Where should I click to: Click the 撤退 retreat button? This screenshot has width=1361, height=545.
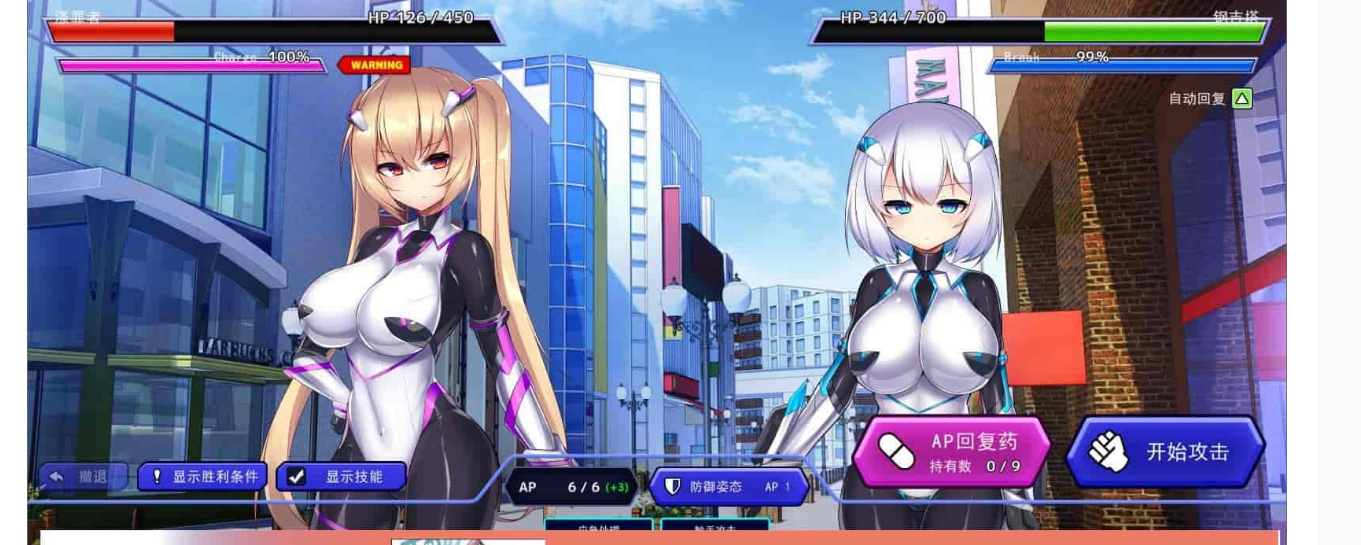click(82, 477)
